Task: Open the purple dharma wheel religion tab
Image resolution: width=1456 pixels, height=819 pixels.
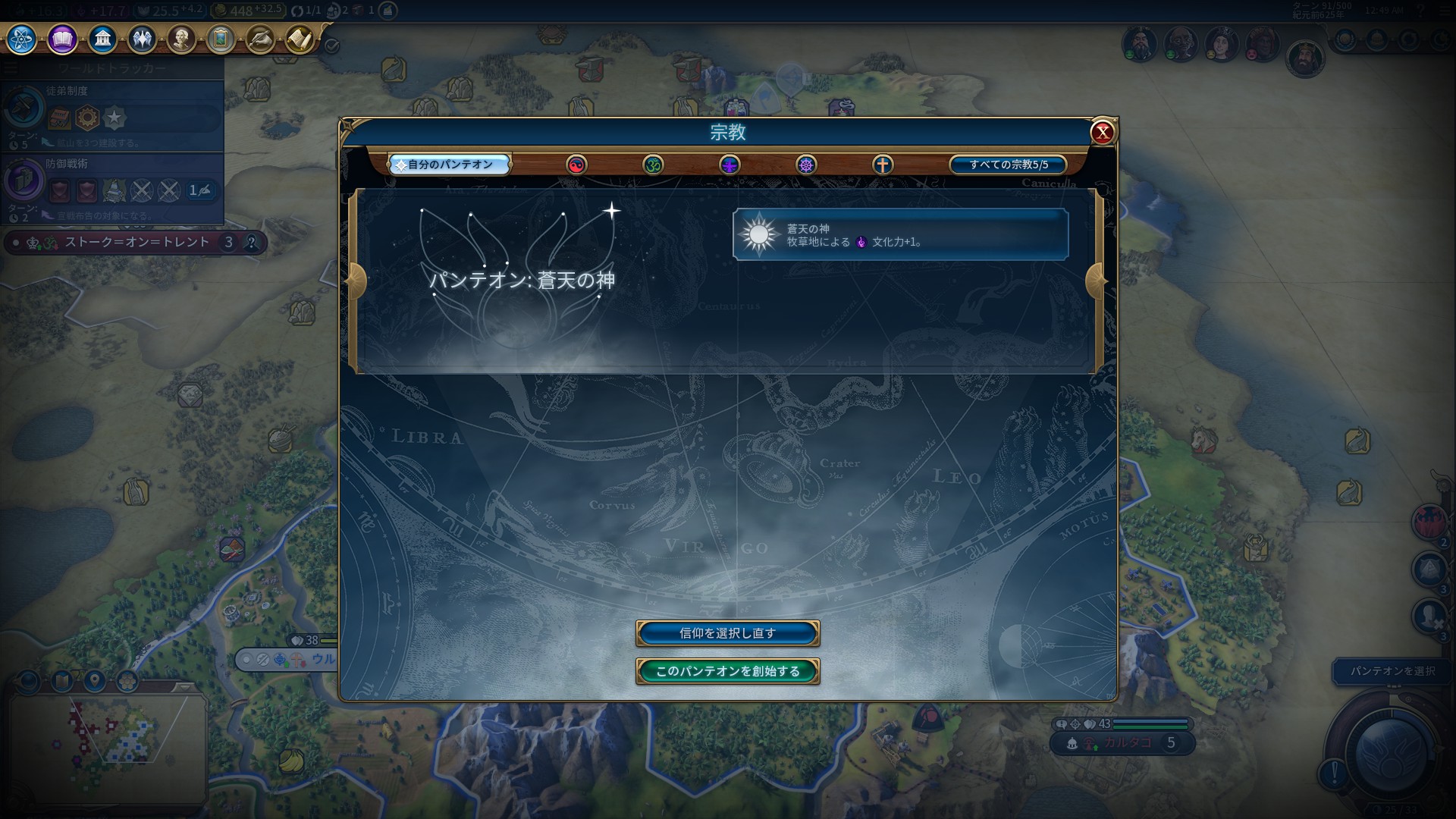Action: 806,165
